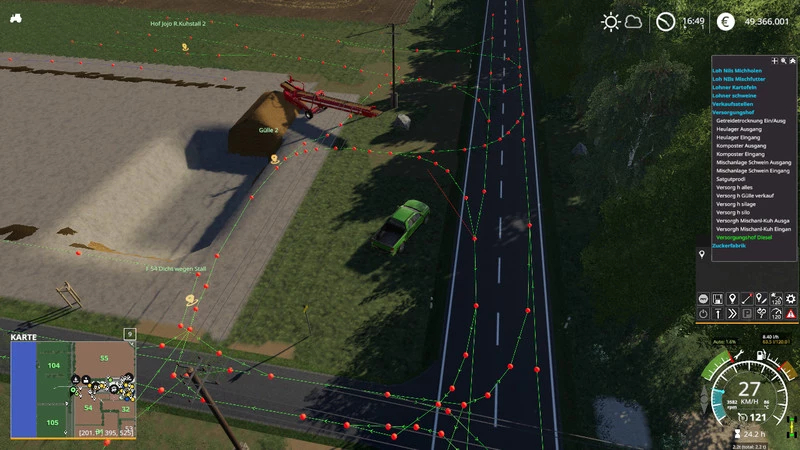Open the gear settings icon

pyautogui.click(x=789, y=298)
